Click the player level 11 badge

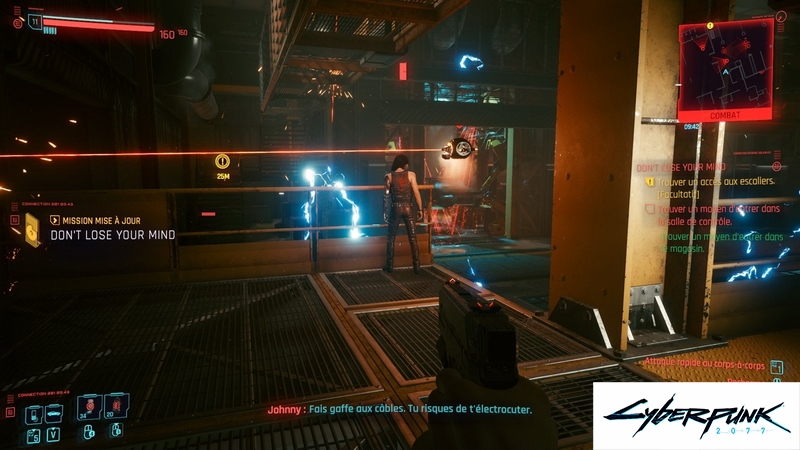36,20
